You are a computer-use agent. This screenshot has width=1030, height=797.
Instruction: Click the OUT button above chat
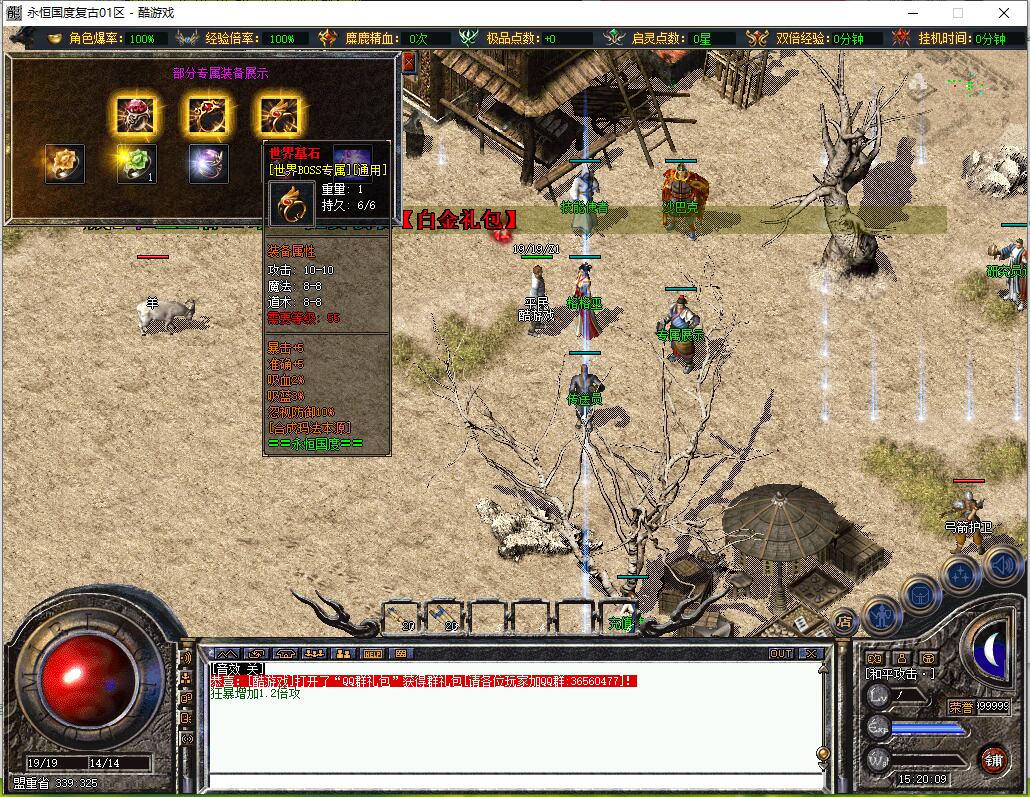click(780, 654)
